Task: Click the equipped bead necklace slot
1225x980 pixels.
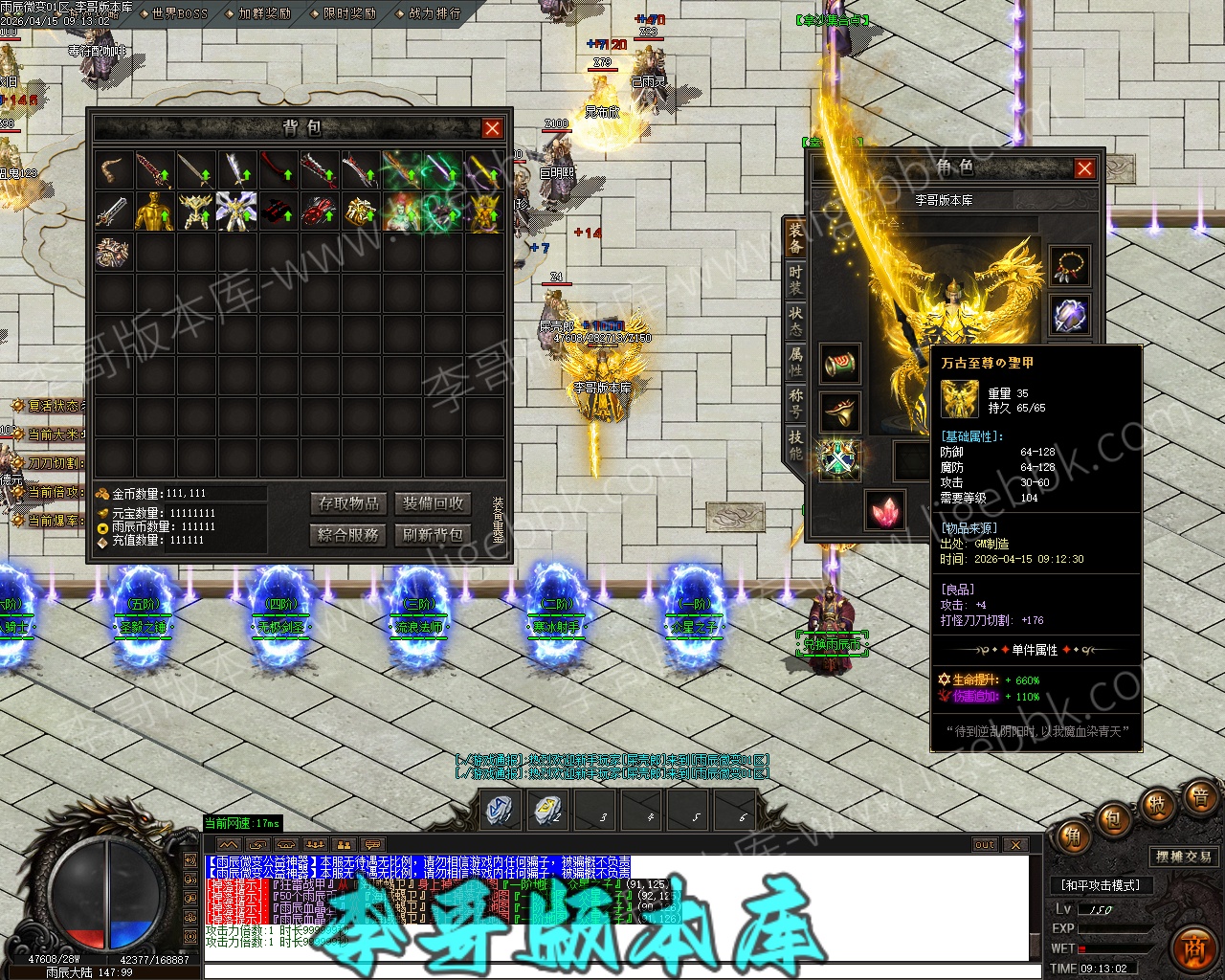Action: (1069, 266)
